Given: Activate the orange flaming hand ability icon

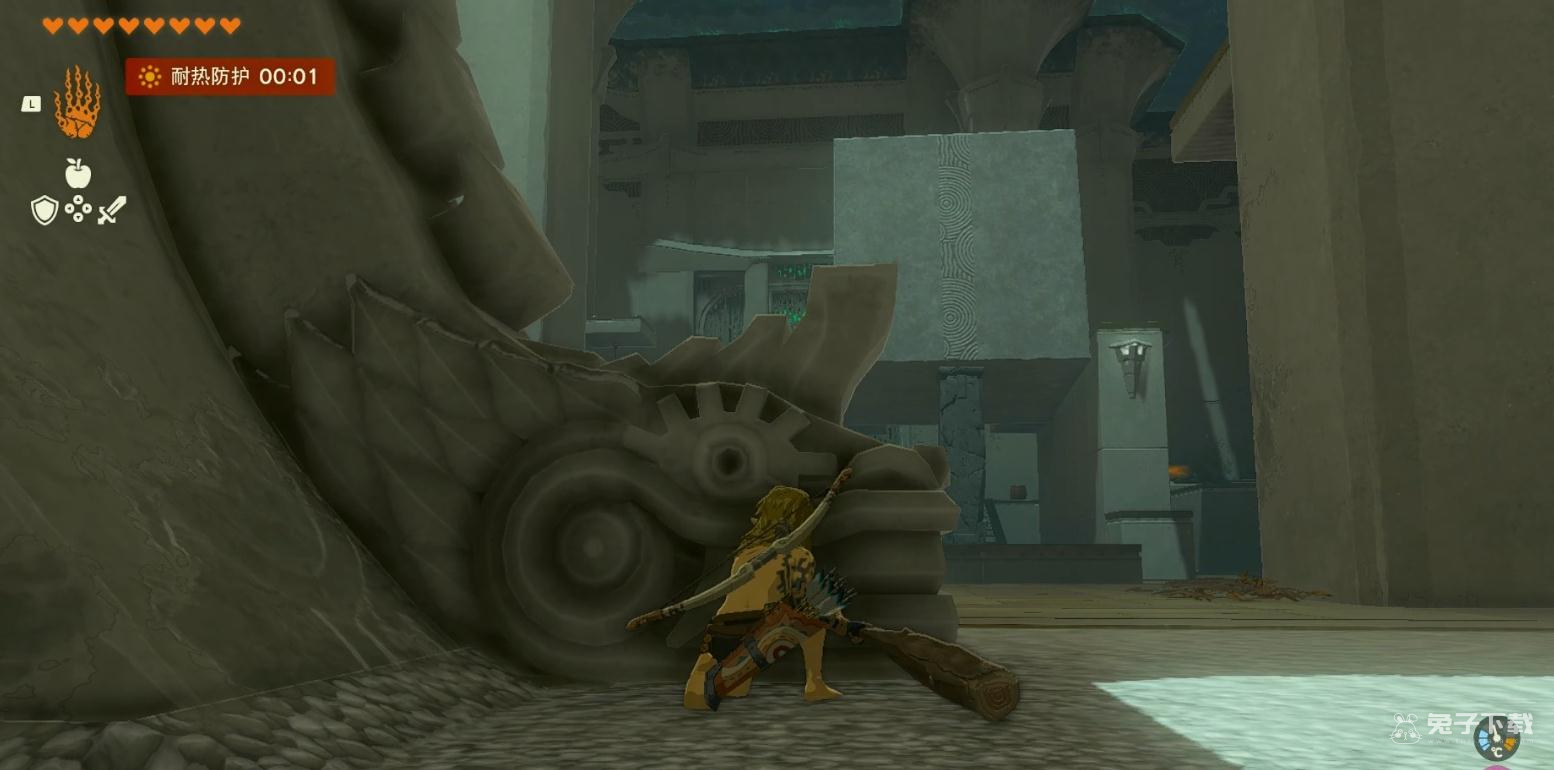Looking at the screenshot, I should click(77, 102).
